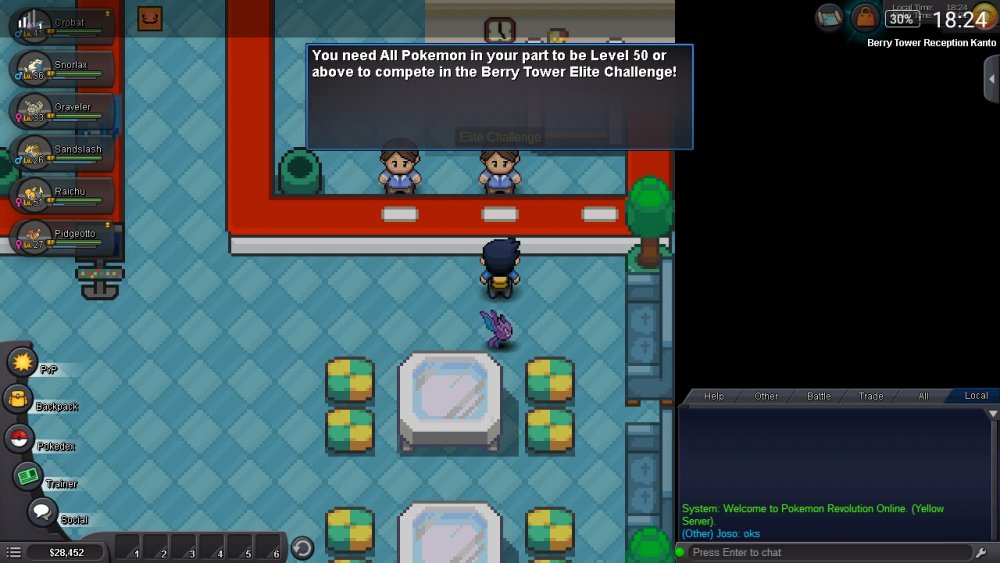Open the Social menu

(41, 513)
